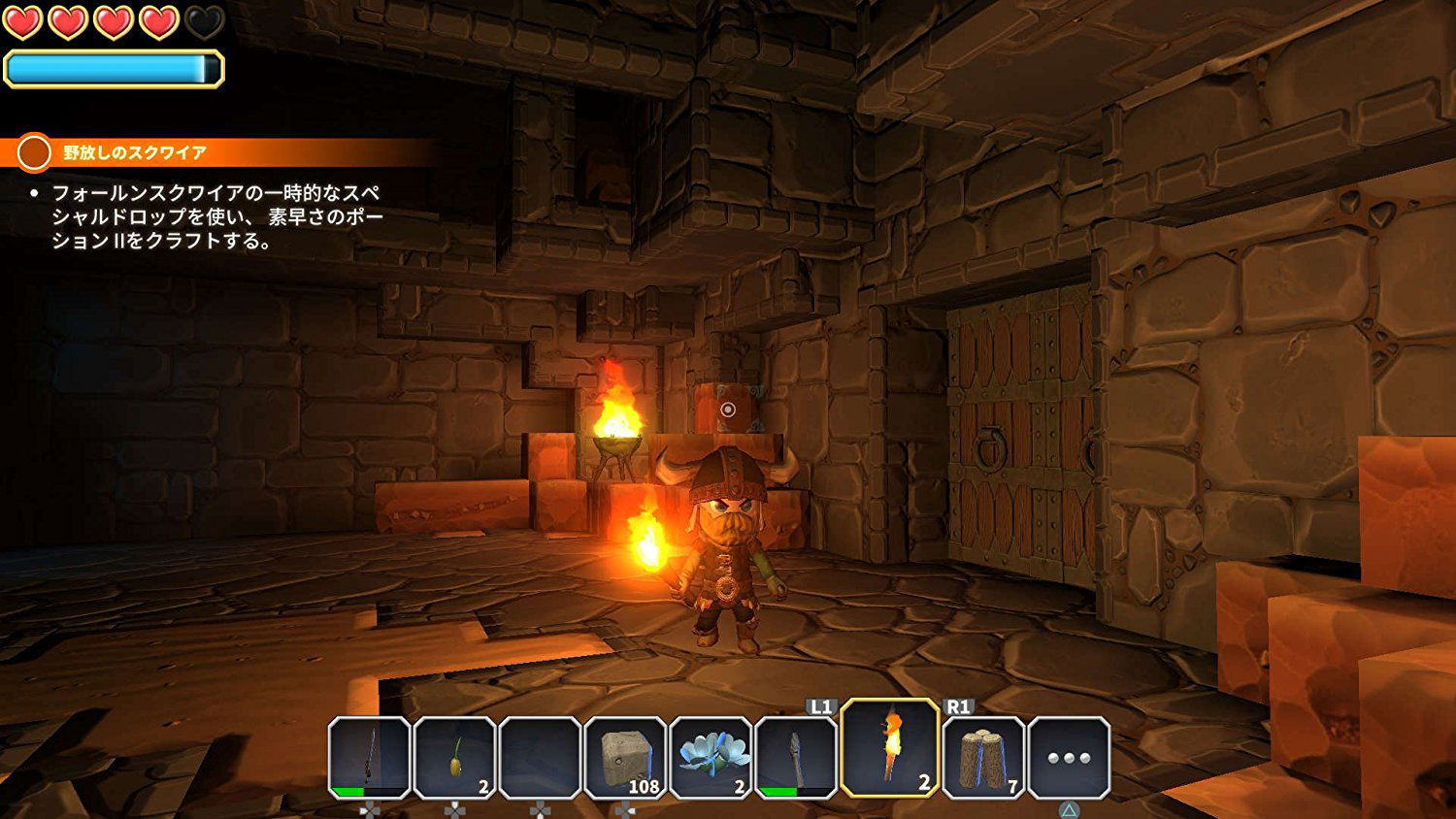Select the sword slot in the hotbar

click(x=369, y=757)
